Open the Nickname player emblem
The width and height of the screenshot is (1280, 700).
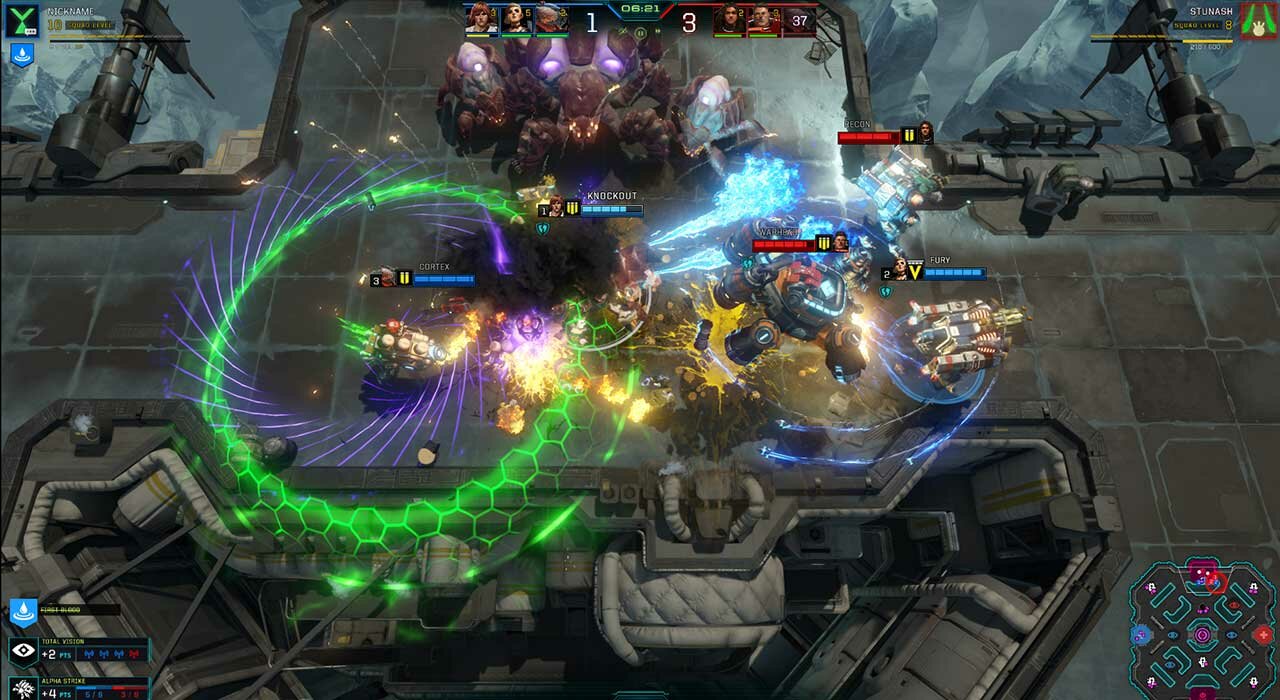(x=21, y=20)
